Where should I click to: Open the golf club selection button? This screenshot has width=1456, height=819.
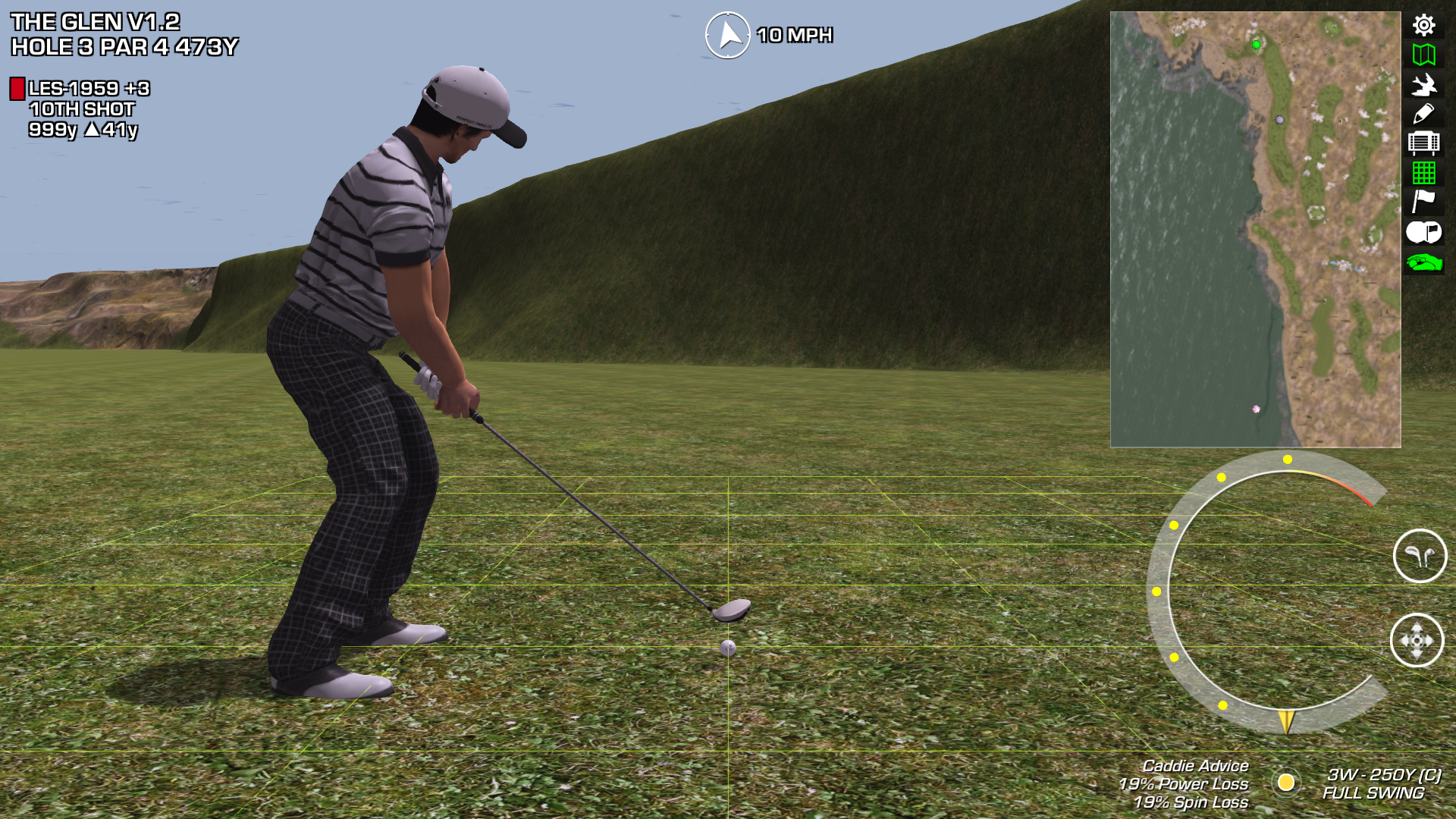click(1420, 556)
